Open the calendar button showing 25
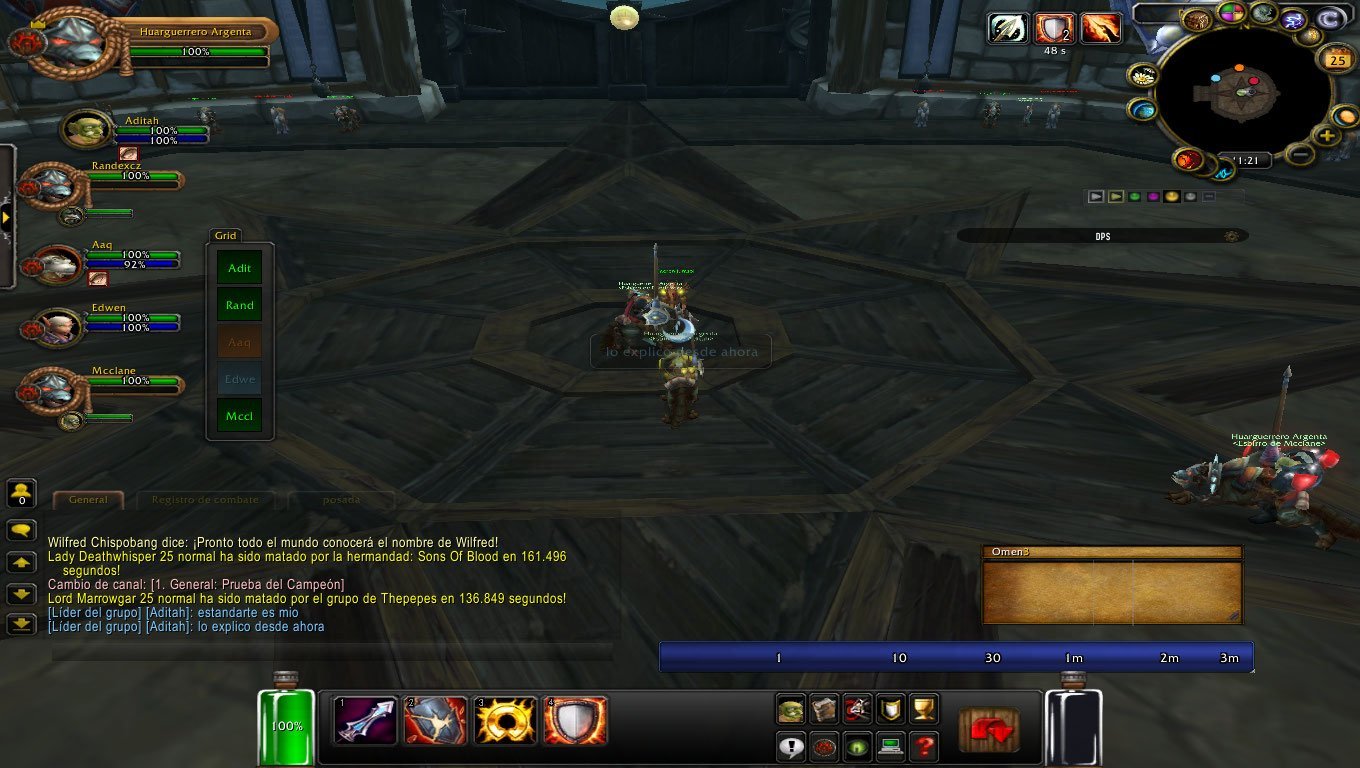The image size is (1360, 768). click(x=1337, y=60)
